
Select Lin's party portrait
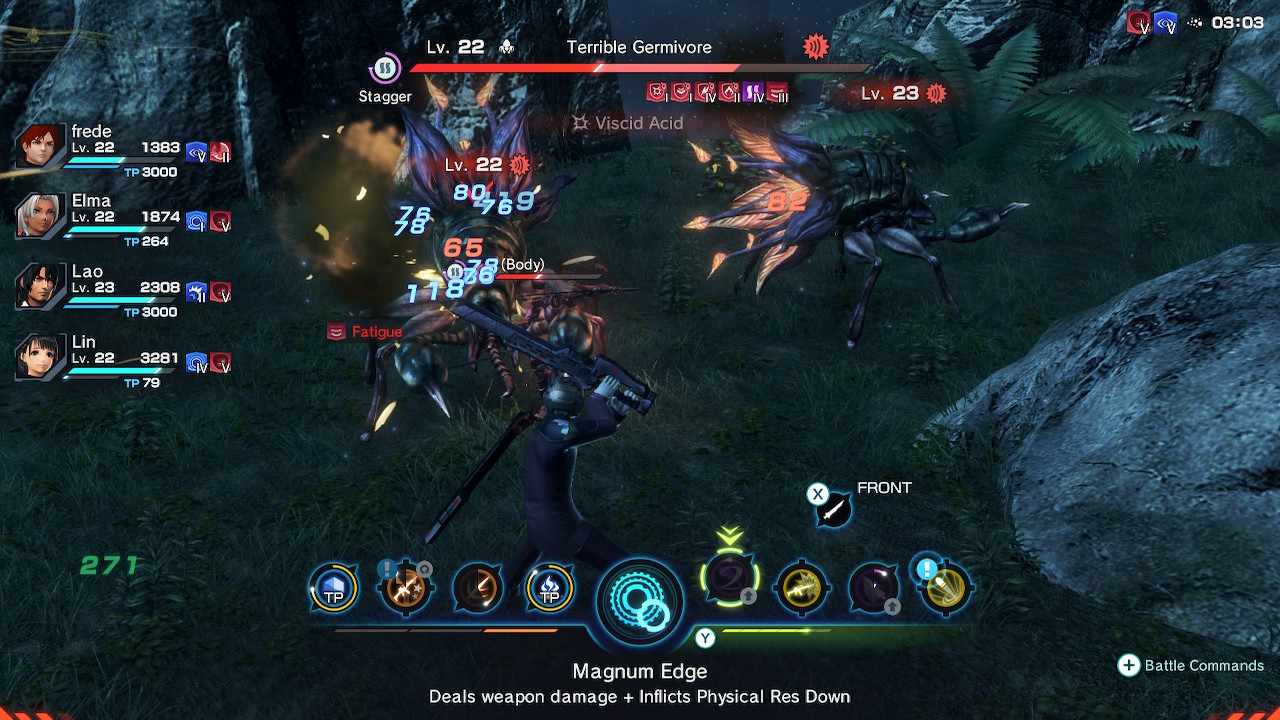[41, 358]
